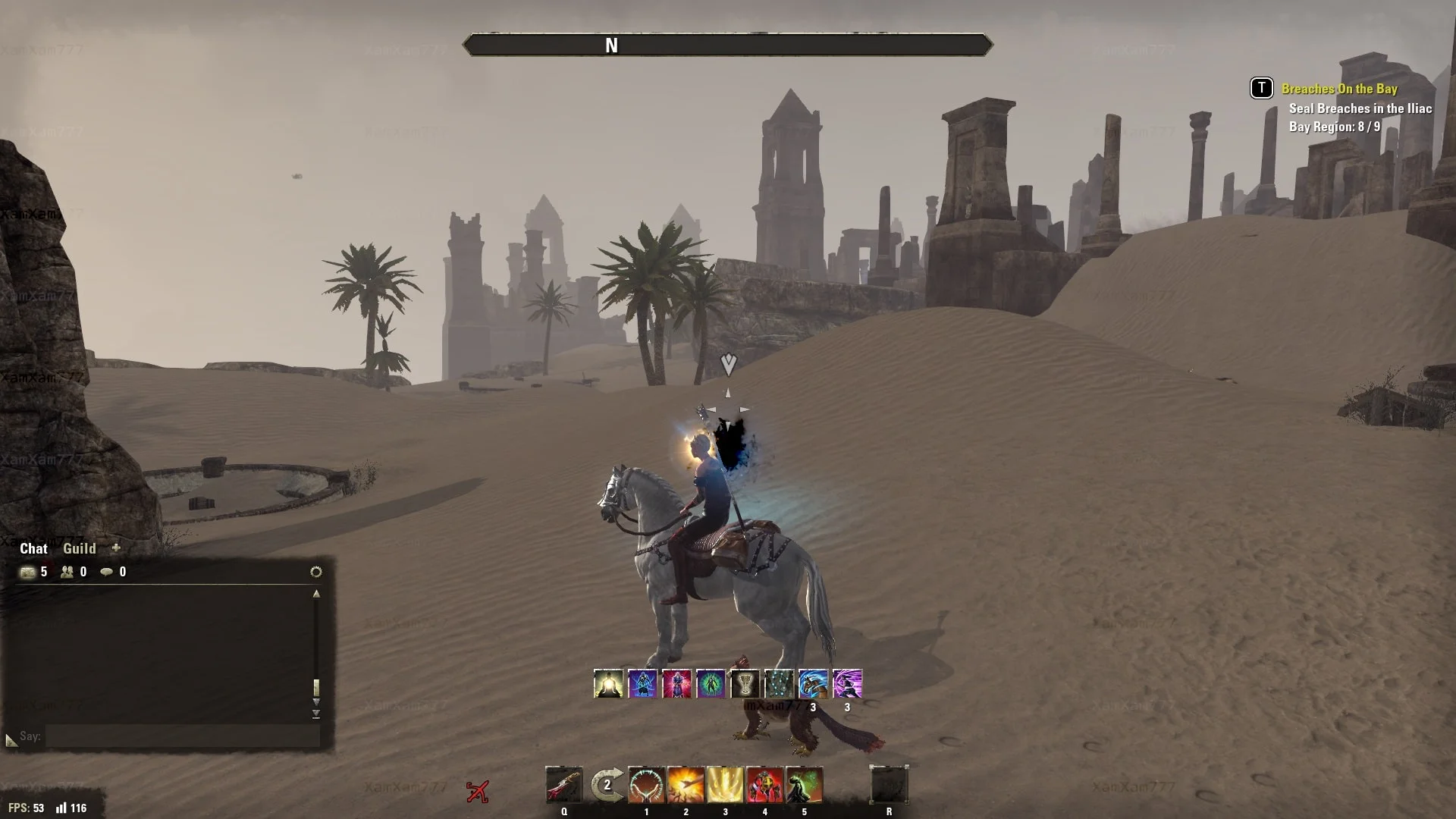This screenshot has height=819, width=1456.
Task: Click the chat scroll-up arrow
Action: coord(316,595)
